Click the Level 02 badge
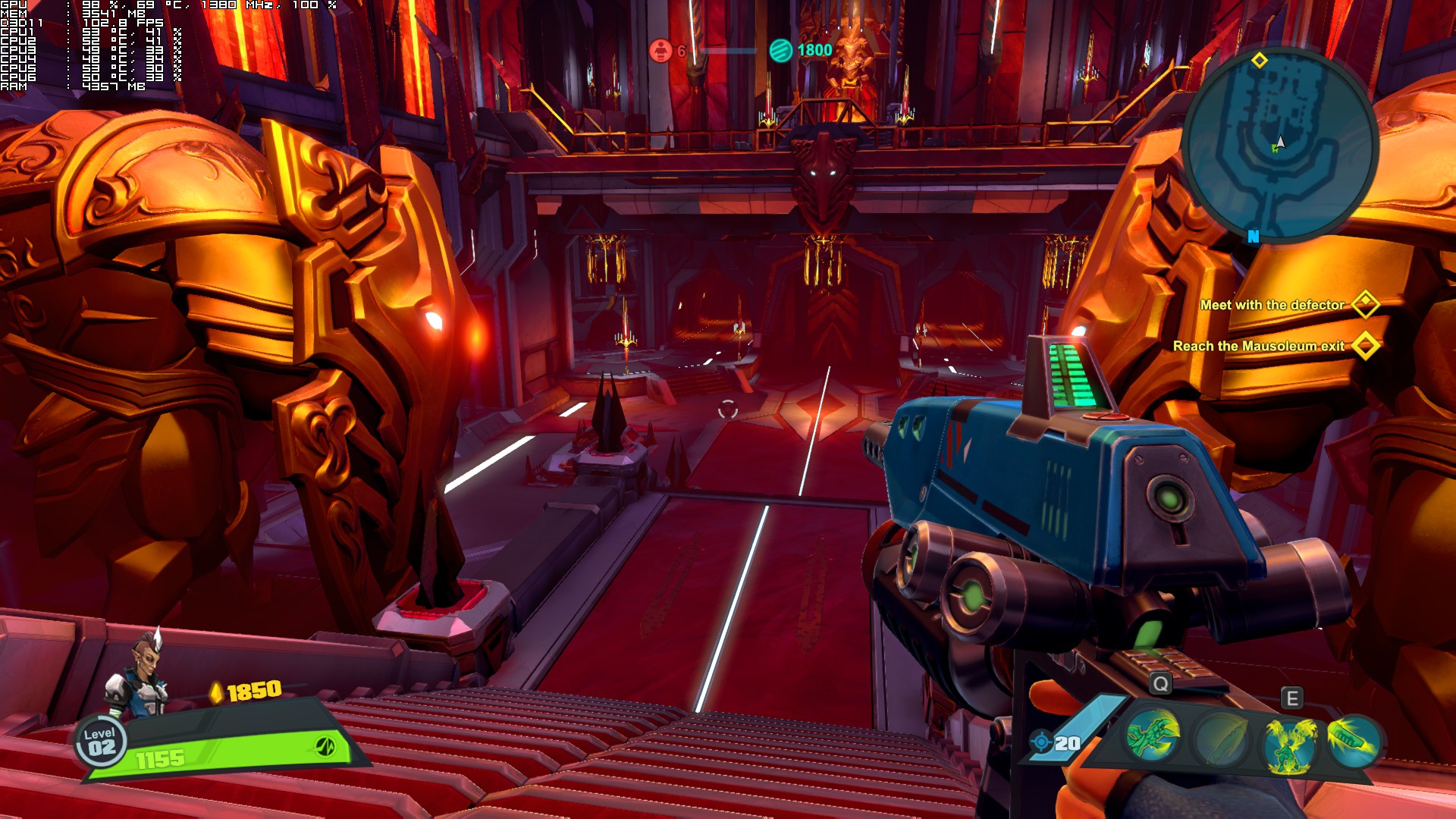 [x=100, y=742]
